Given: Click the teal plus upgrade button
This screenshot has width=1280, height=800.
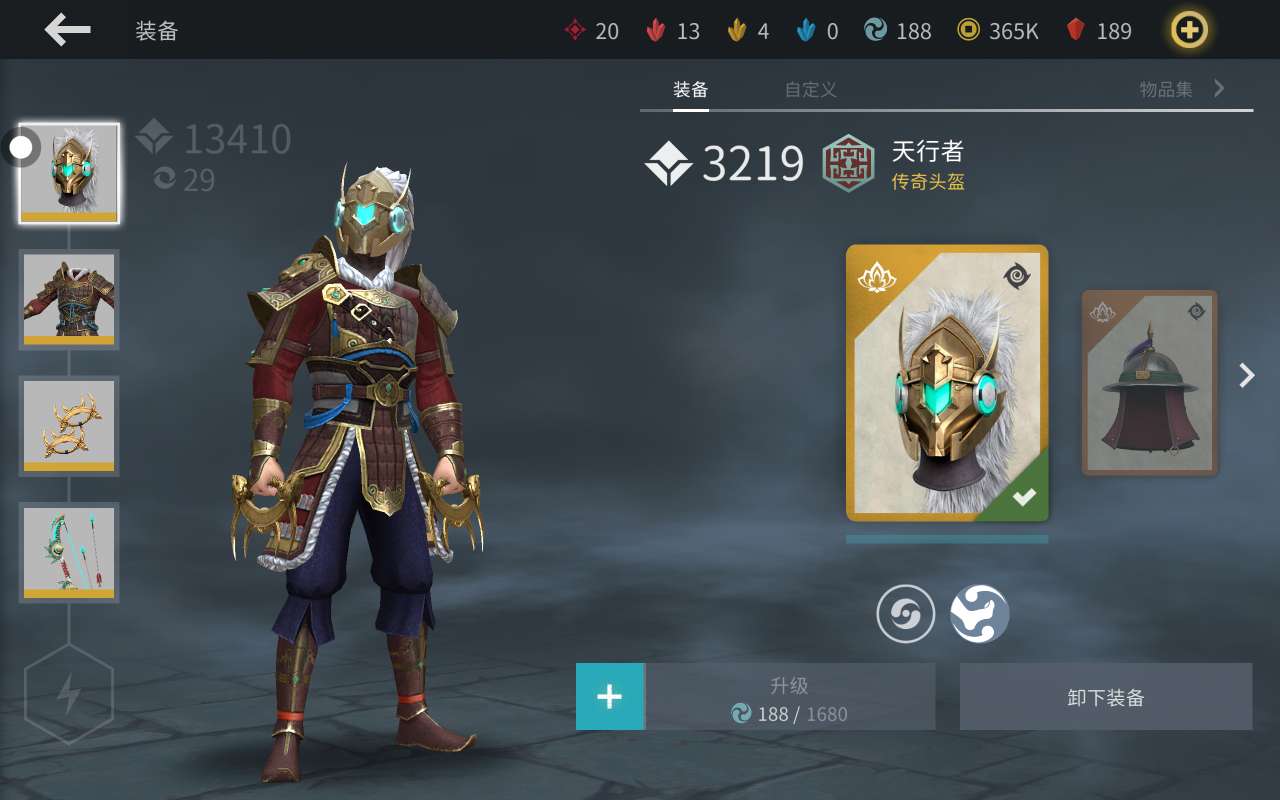Looking at the screenshot, I should tap(610, 696).
